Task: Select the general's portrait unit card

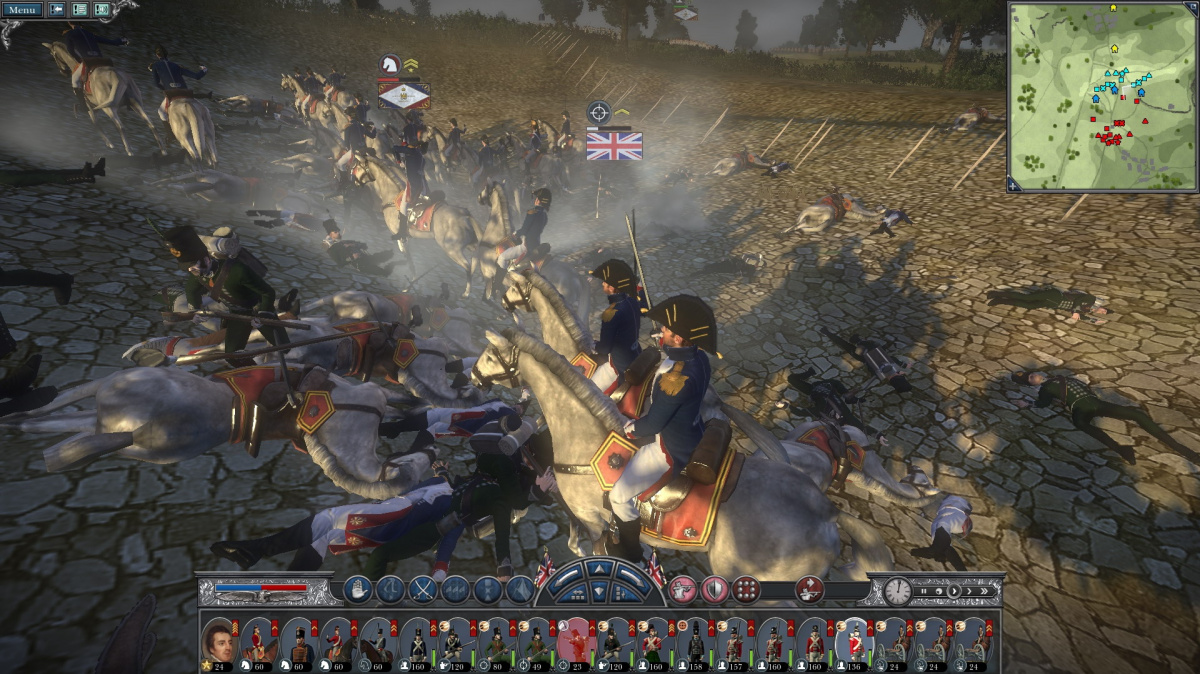Action: click(219, 641)
